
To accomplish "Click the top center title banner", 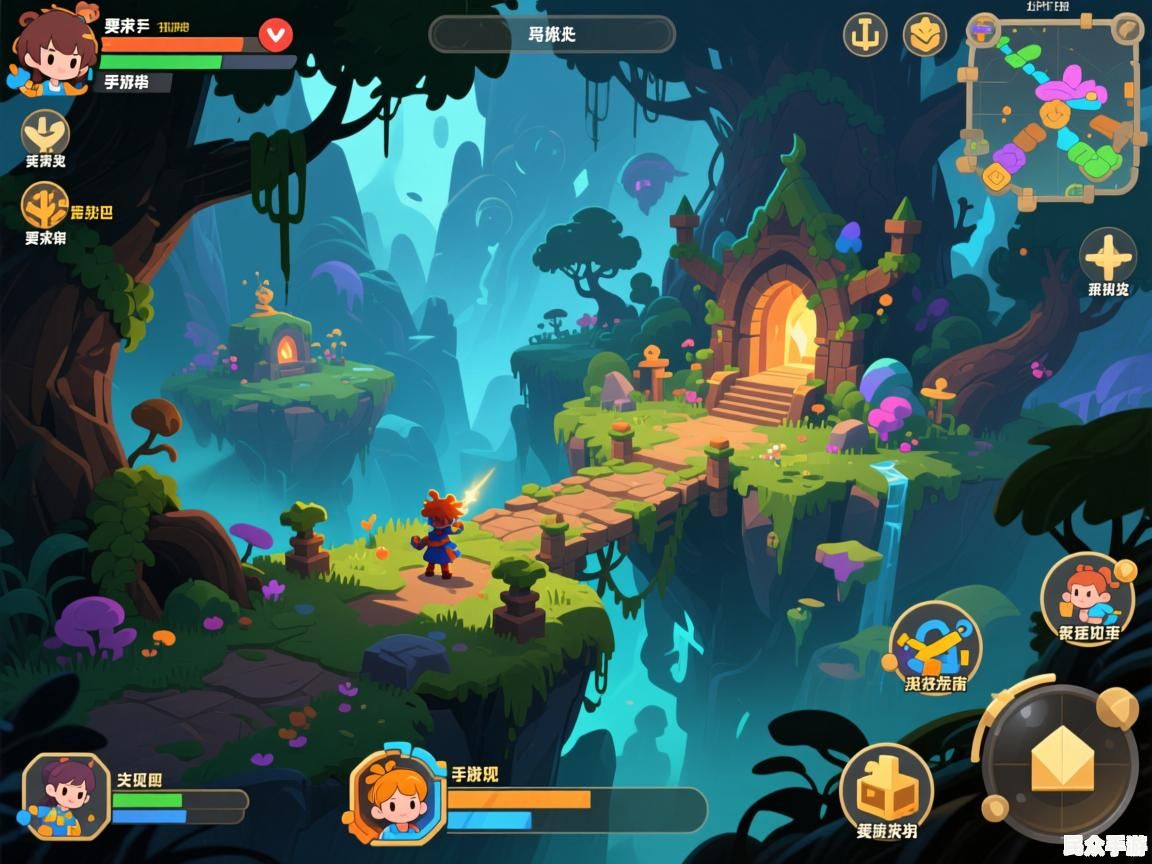I will (x=552, y=34).
